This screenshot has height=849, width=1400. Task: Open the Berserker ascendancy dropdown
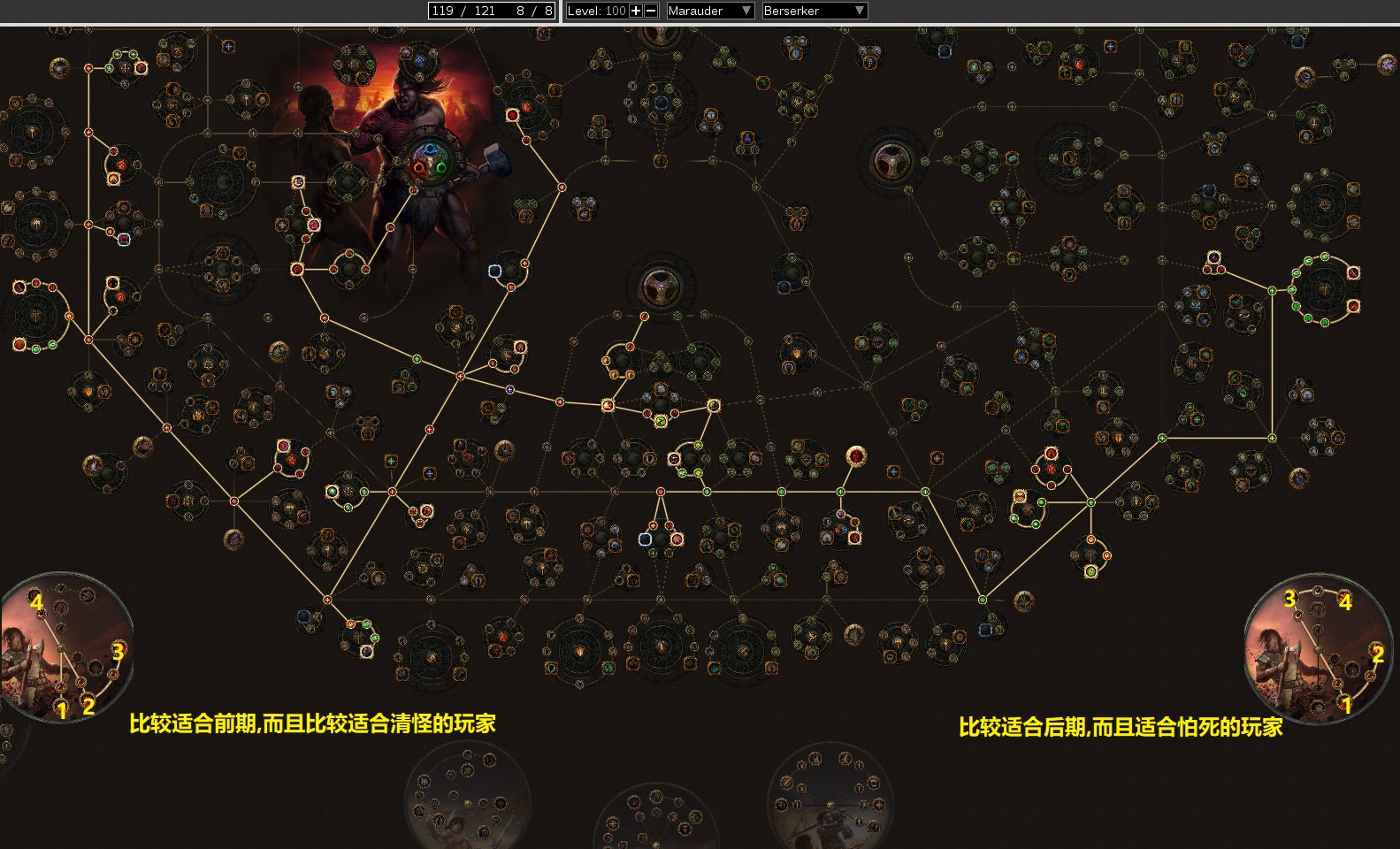(814, 11)
